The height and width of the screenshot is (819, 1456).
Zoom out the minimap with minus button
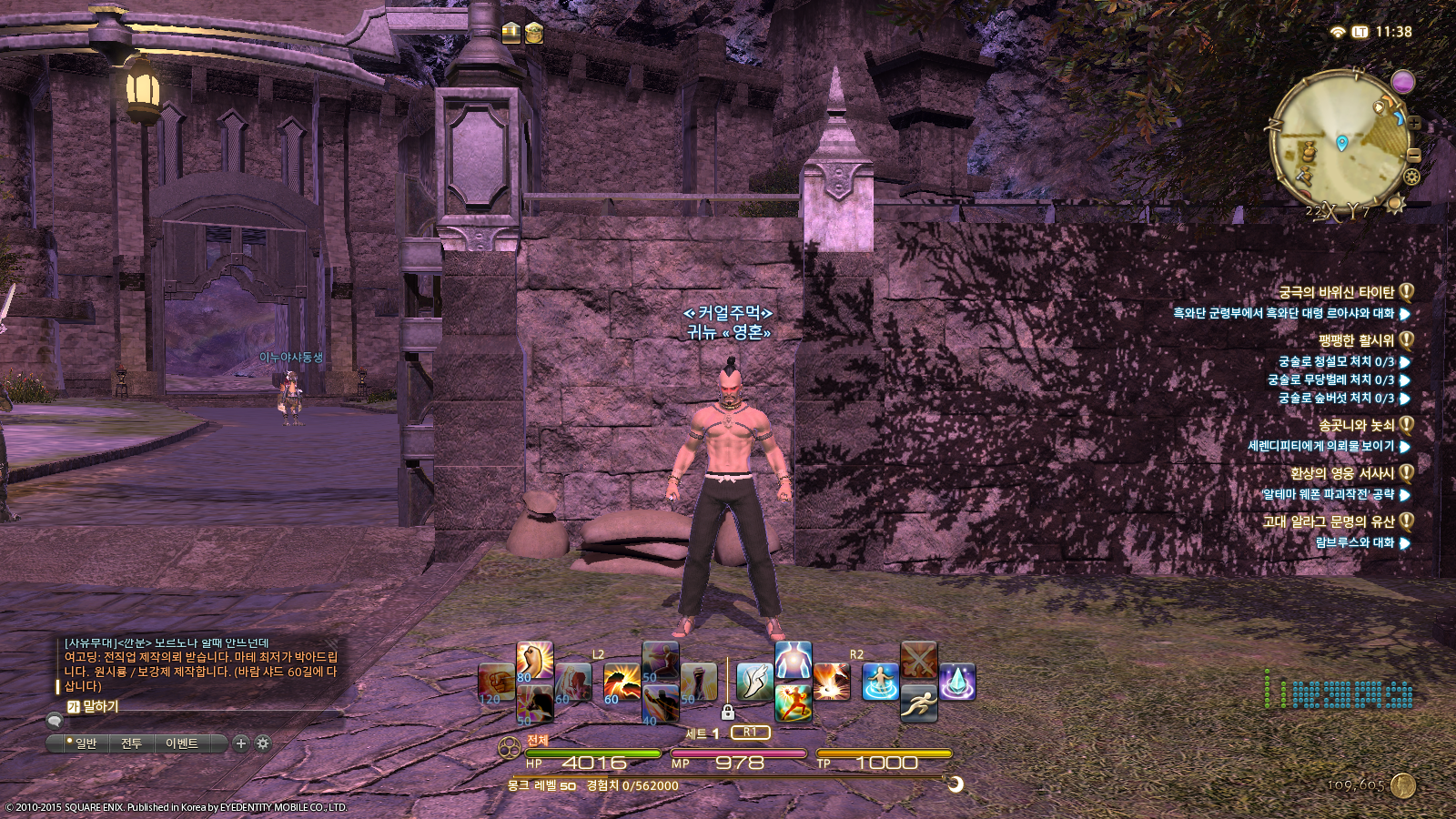[x=1414, y=156]
